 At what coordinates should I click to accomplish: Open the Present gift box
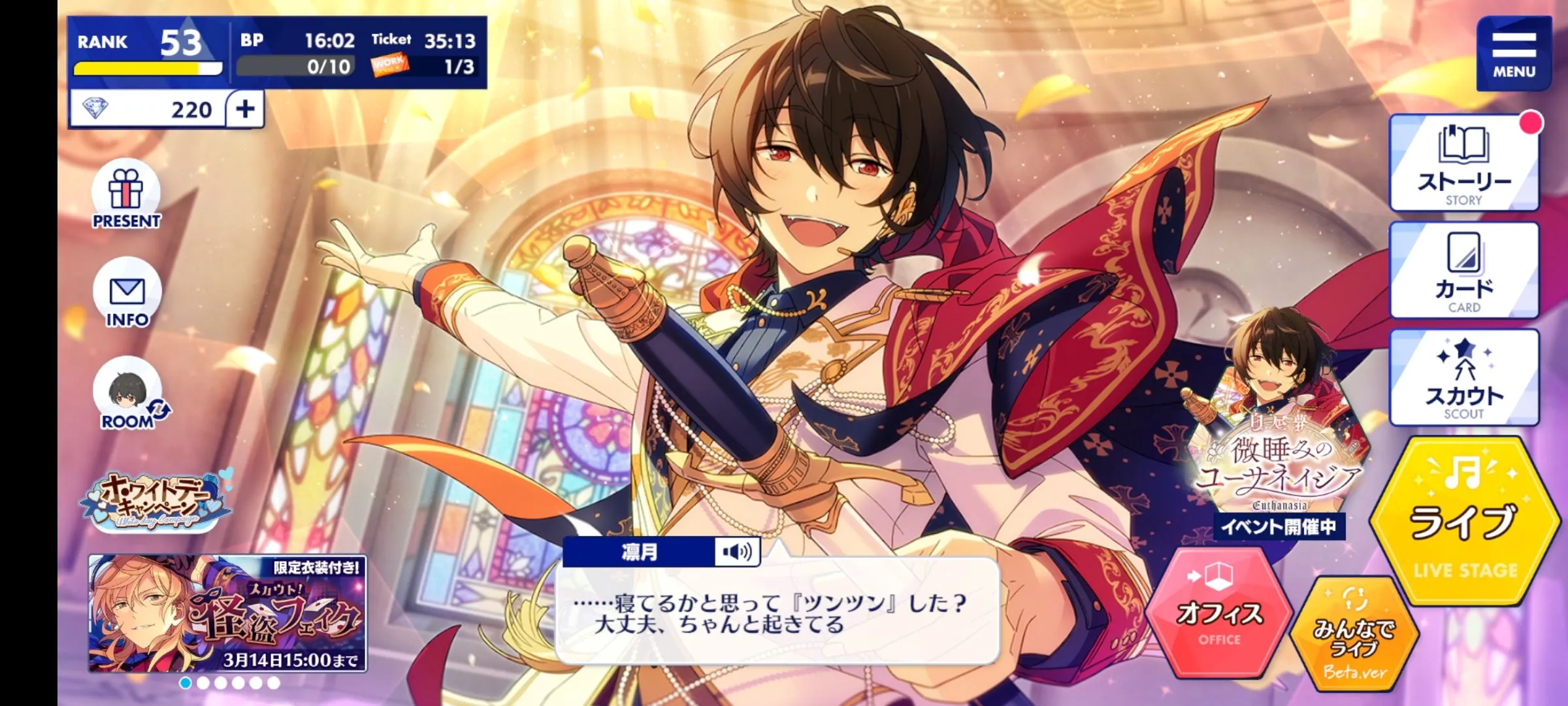pos(126,195)
